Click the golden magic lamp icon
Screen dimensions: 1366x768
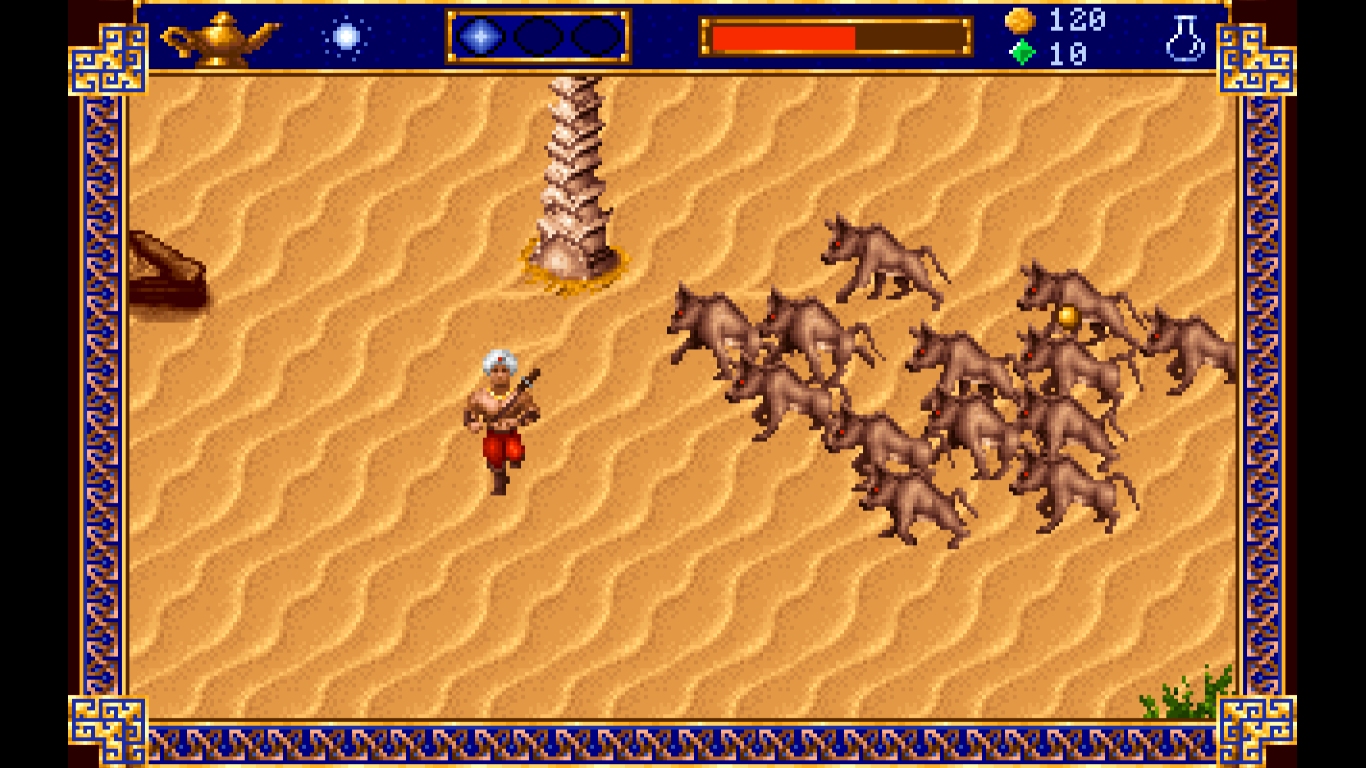coord(220,38)
